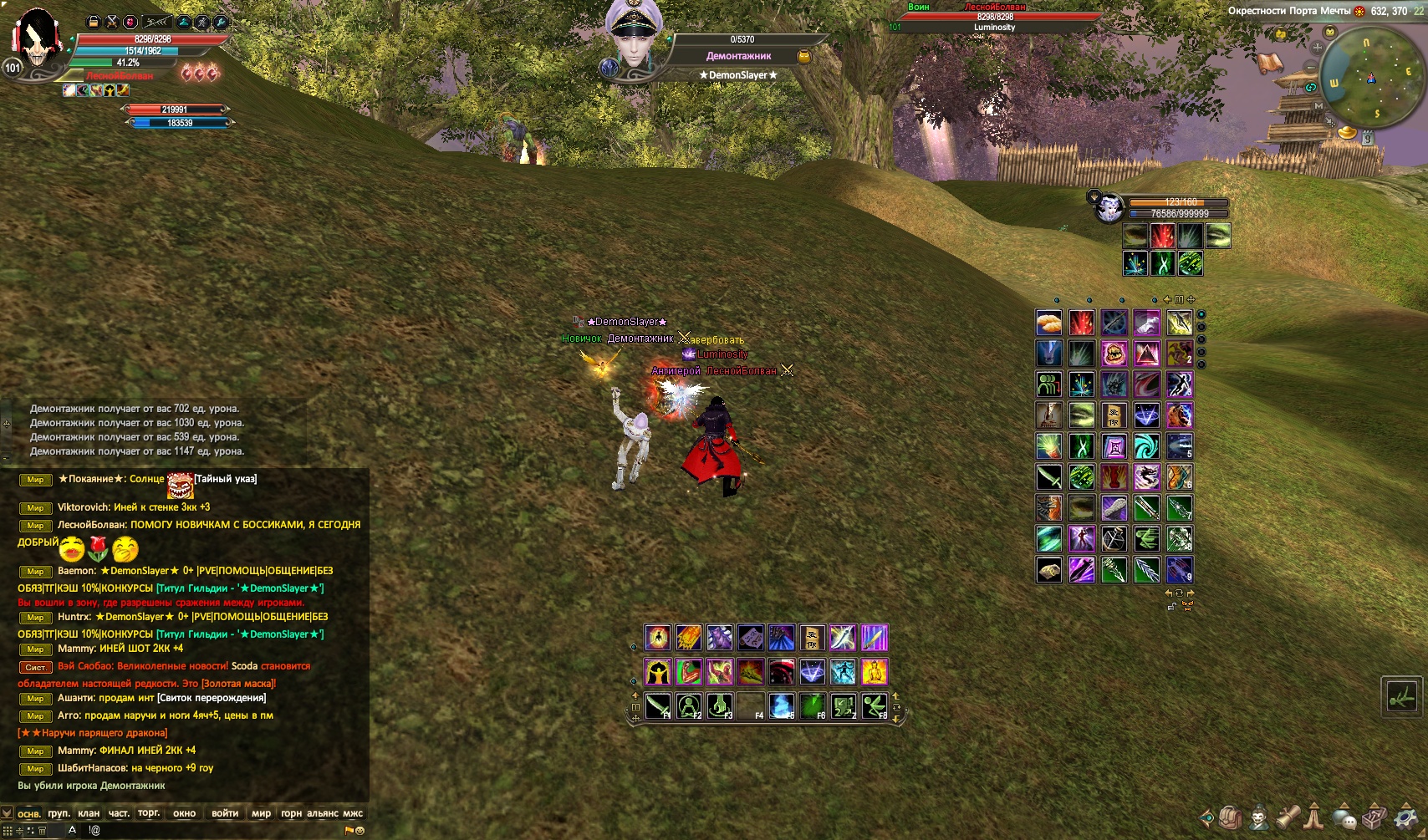Open the inventory backpack icon
The height and width of the screenshot is (840, 1428).
point(1229,817)
